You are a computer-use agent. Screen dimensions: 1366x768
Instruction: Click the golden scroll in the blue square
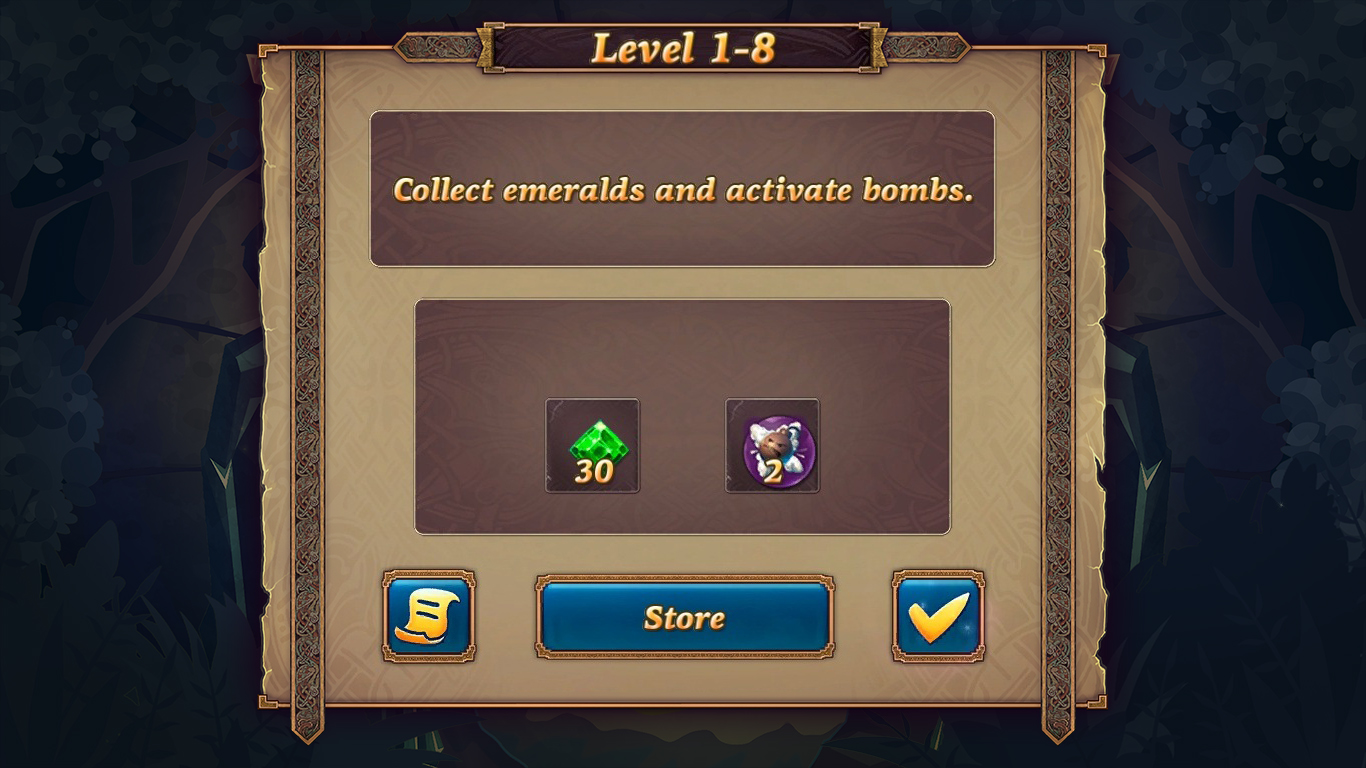click(x=428, y=617)
